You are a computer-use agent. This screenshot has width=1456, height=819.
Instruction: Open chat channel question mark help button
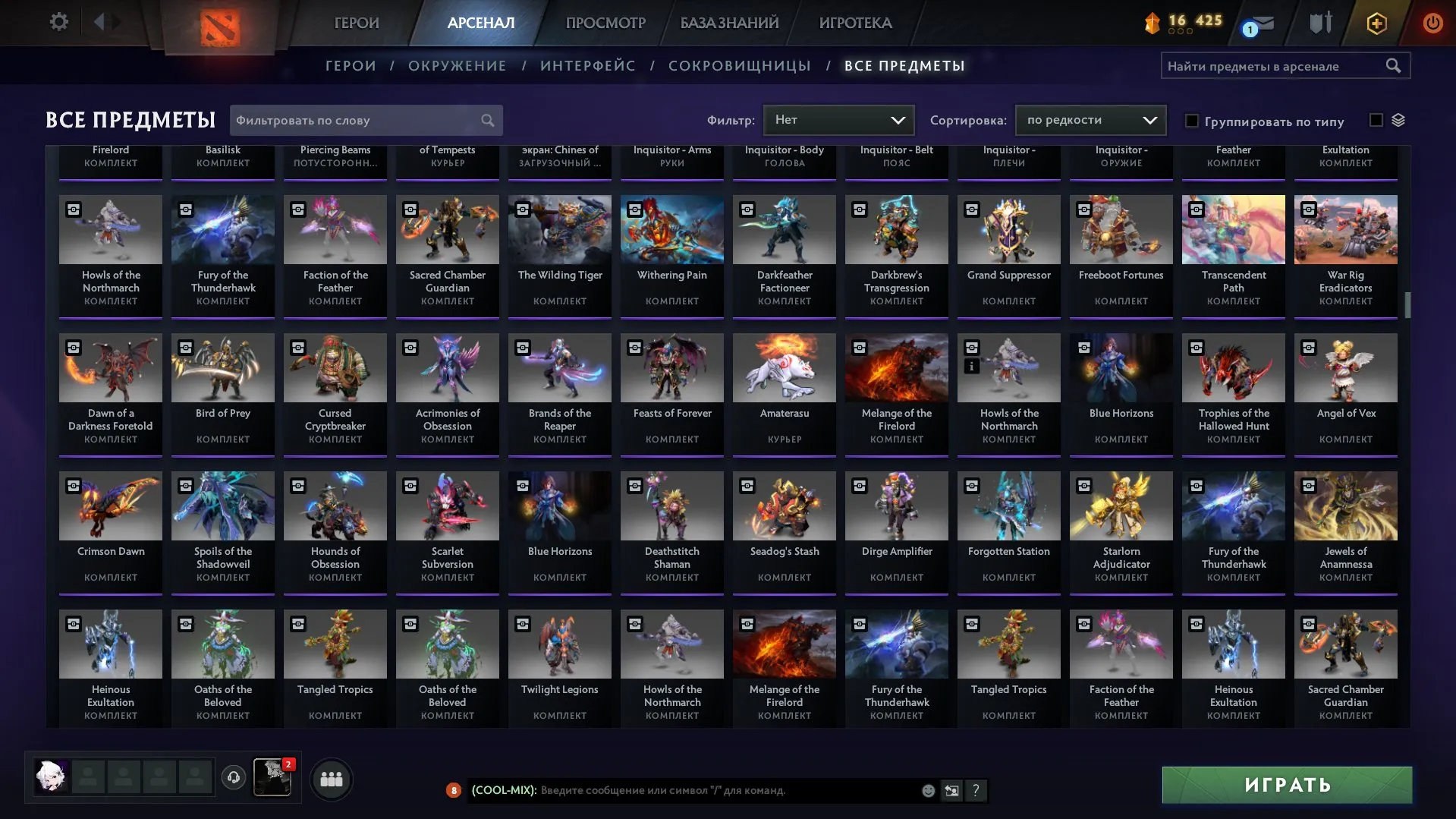(x=975, y=790)
